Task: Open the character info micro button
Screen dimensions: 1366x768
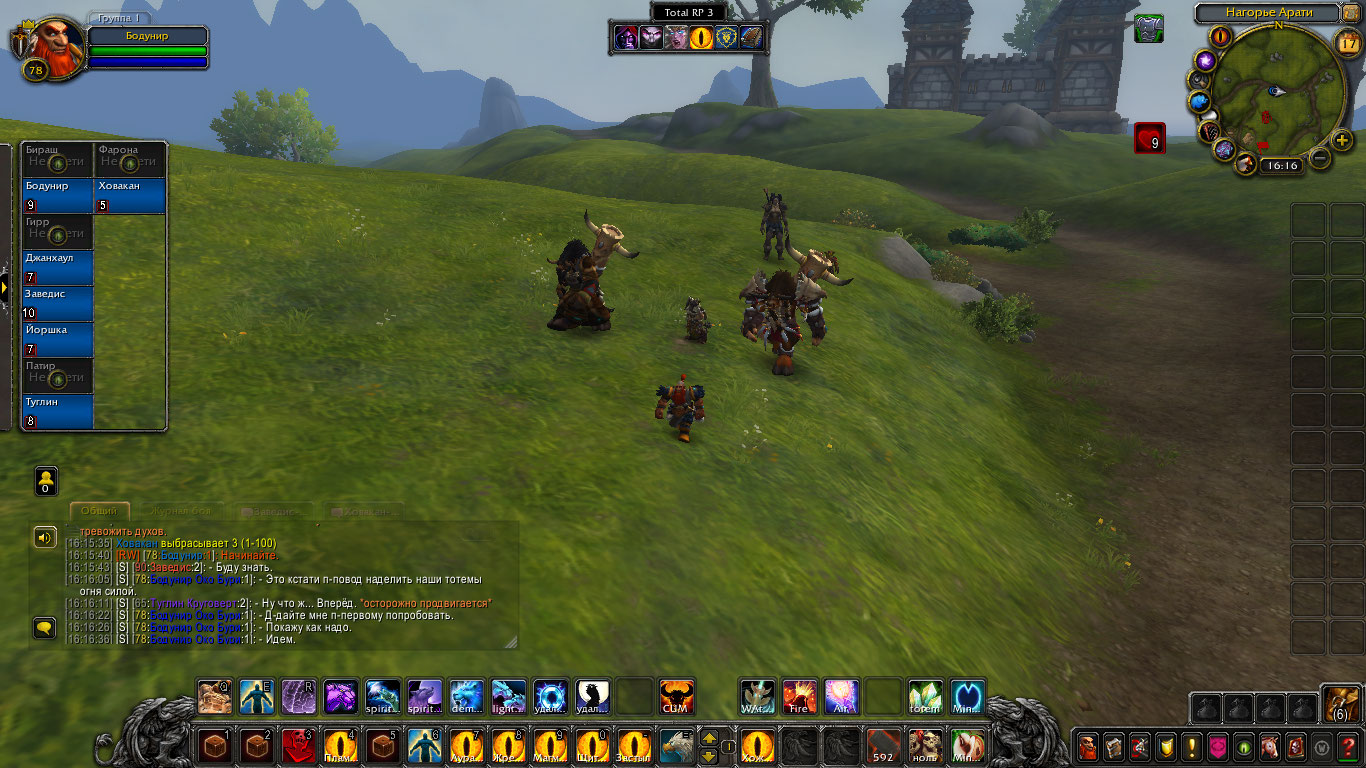Action: coord(1088,746)
